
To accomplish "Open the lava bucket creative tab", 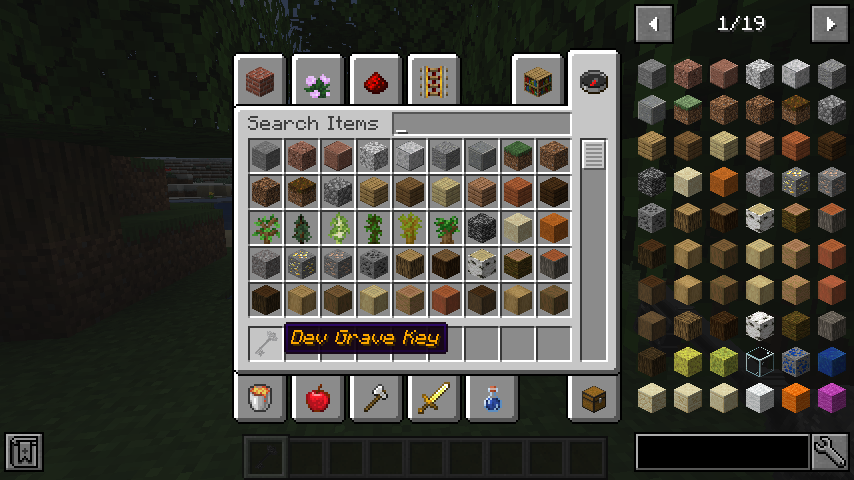I will 261,399.
